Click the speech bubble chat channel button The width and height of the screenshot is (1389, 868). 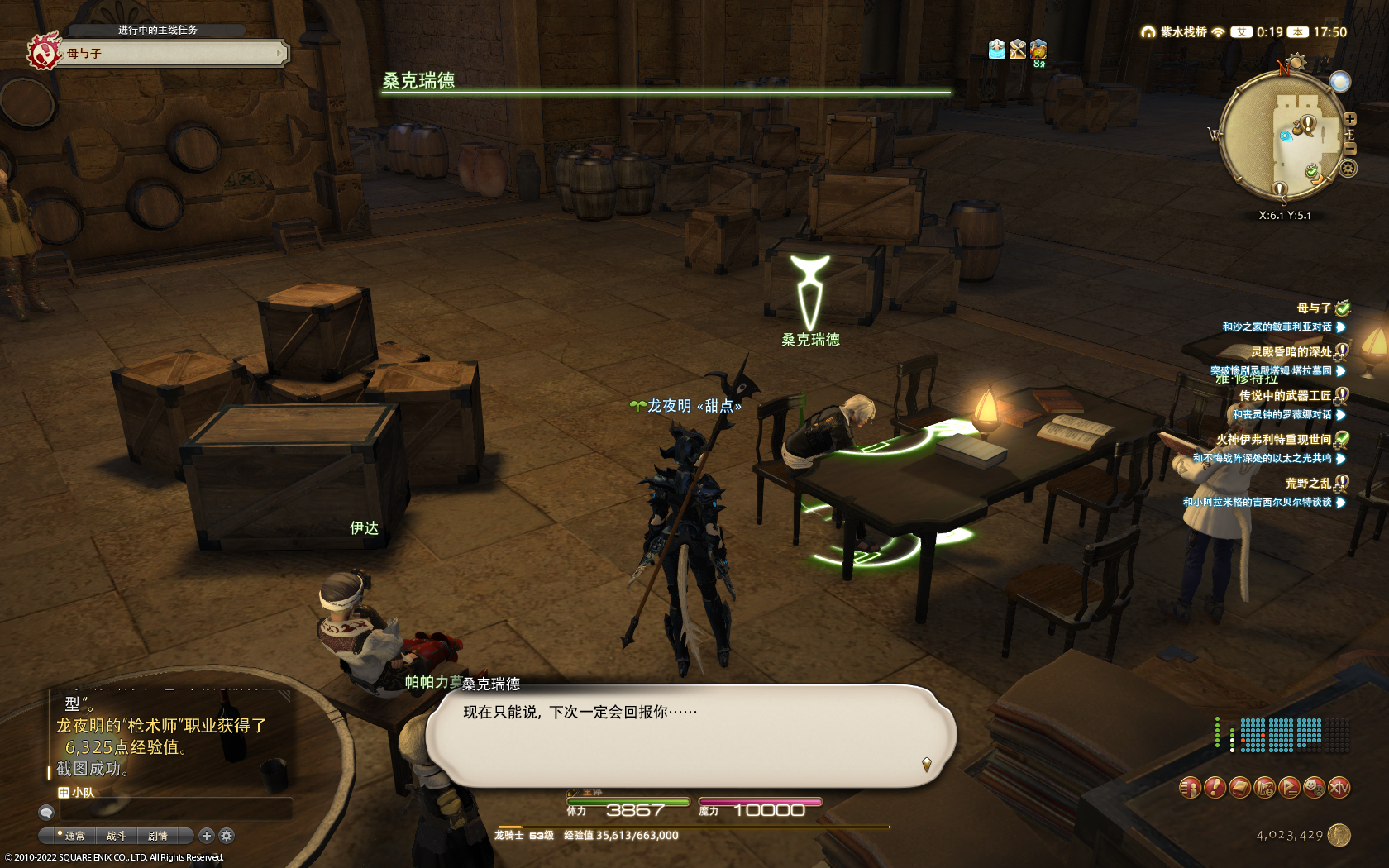coord(46,812)
